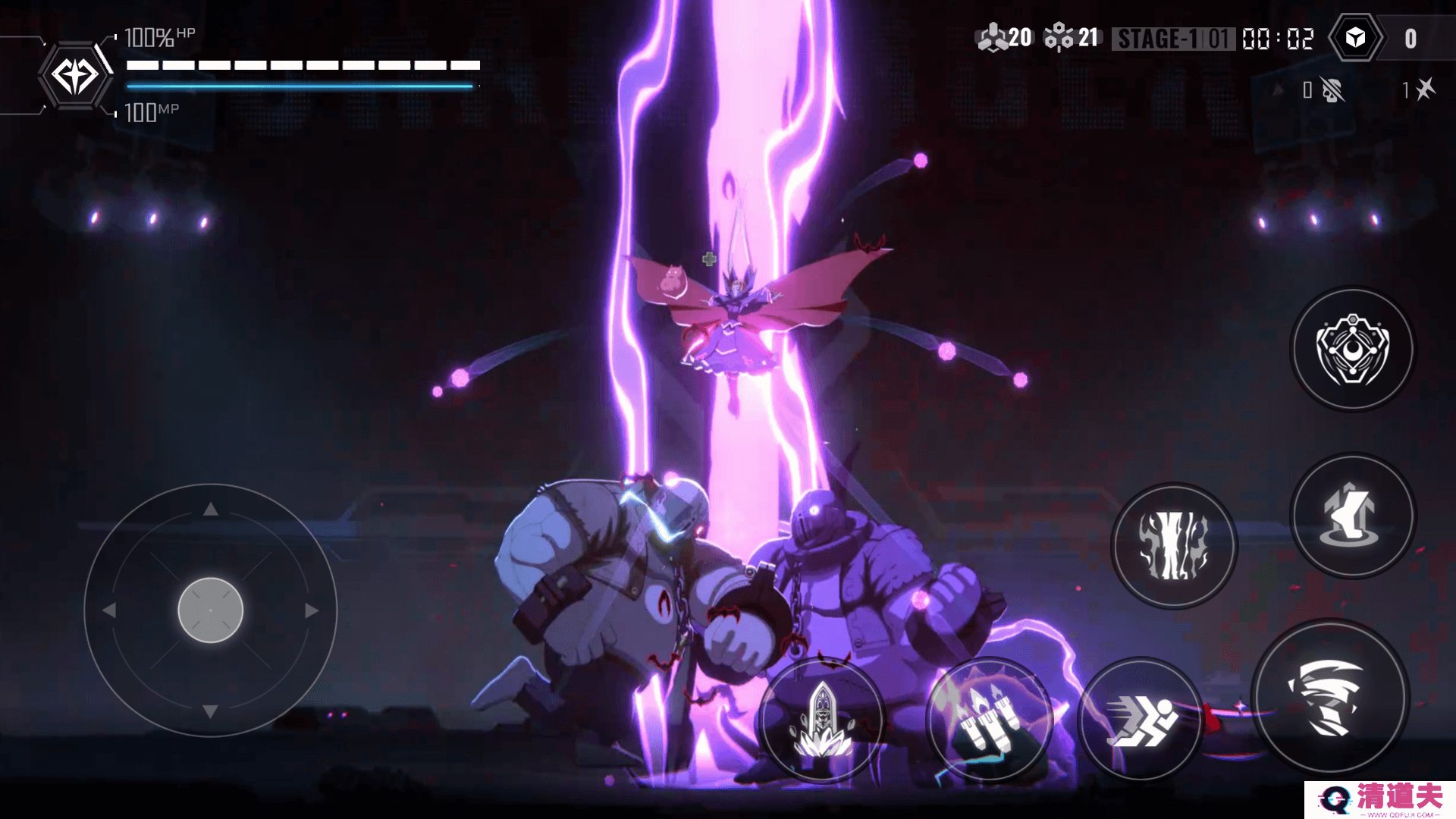Click the watermark logo in corner
Image resolution: width=1456 pixels, height=819 pixels.
(x=1379, y=799)
